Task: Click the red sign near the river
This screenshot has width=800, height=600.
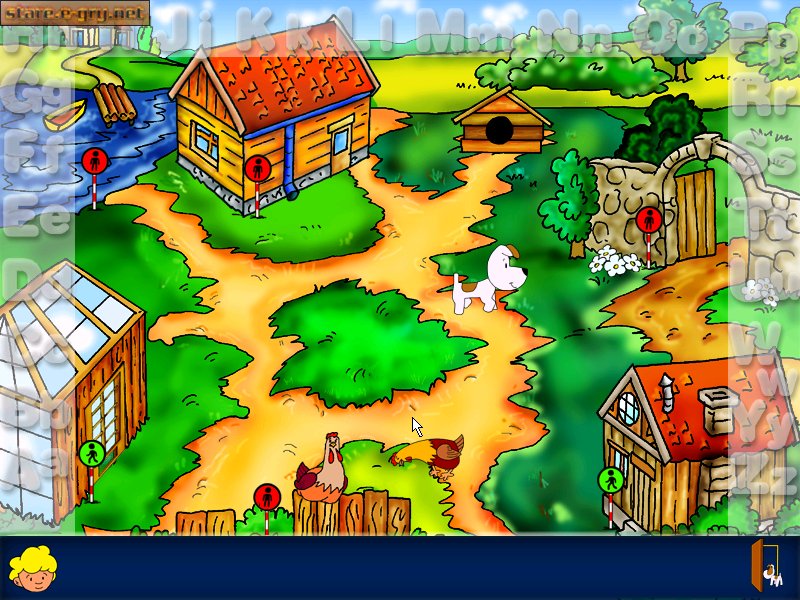Action: click(95, 160)
